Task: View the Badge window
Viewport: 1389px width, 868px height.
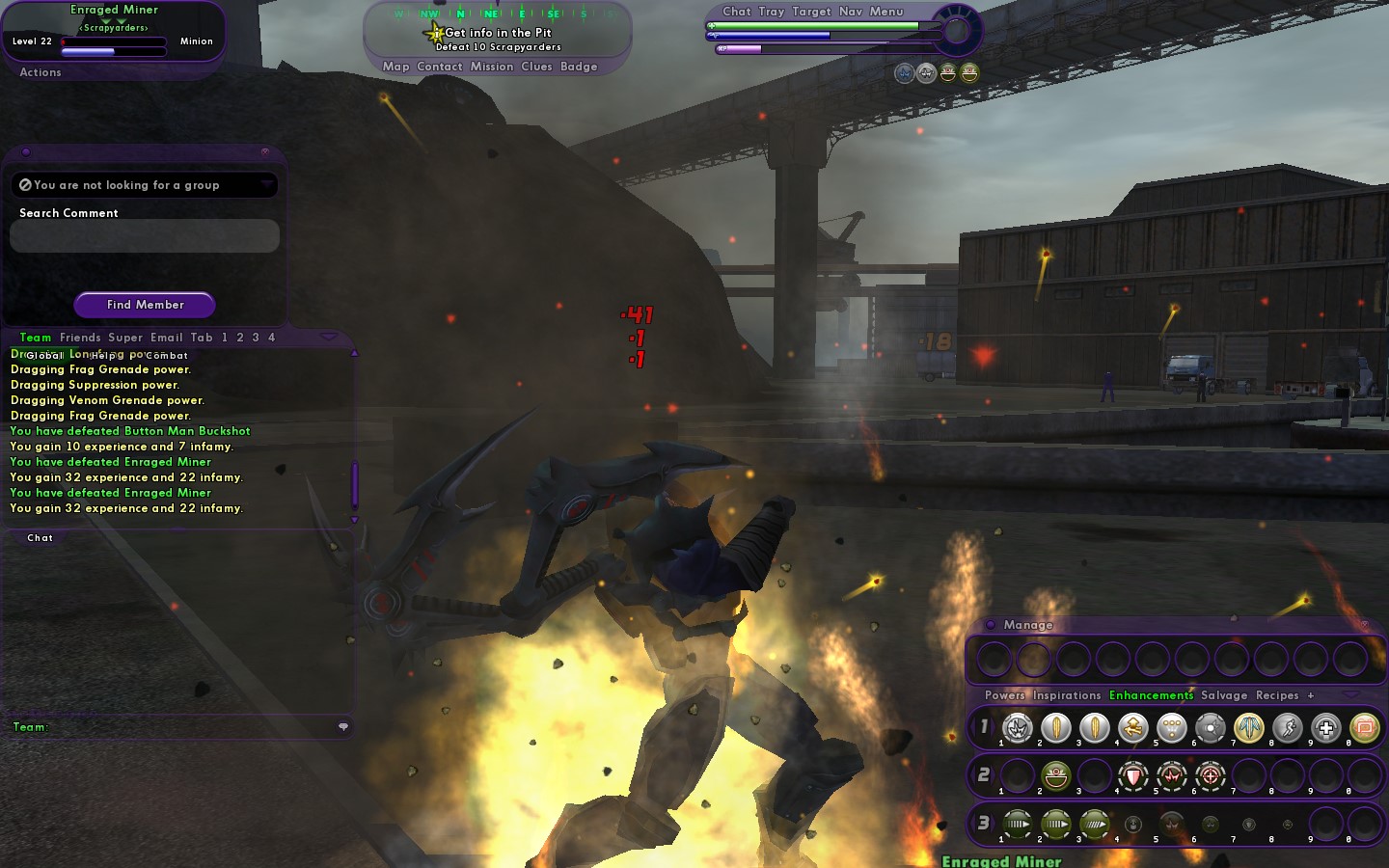Action: point(579,67)
